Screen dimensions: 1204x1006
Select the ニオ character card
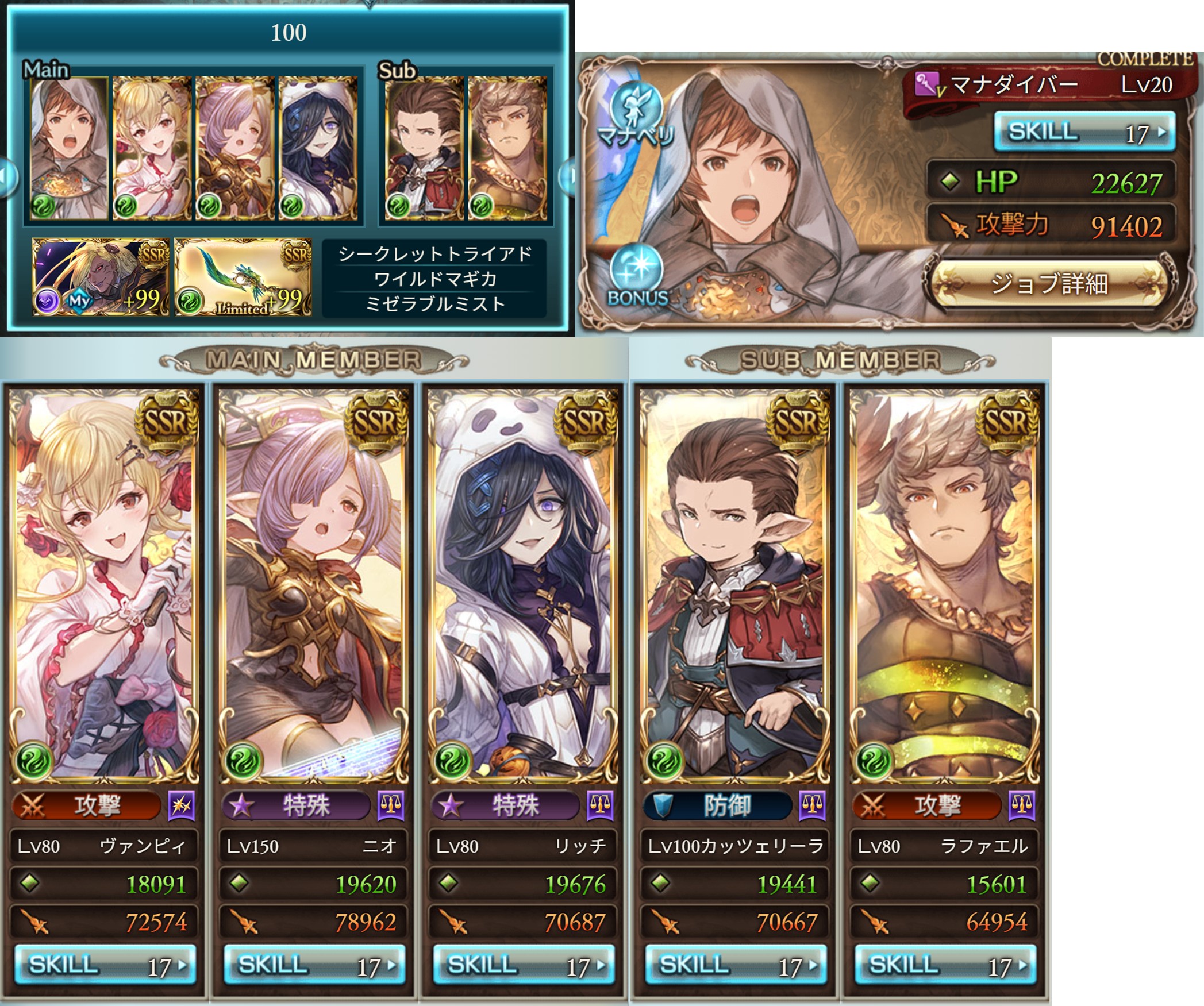[x=314, y=585]
